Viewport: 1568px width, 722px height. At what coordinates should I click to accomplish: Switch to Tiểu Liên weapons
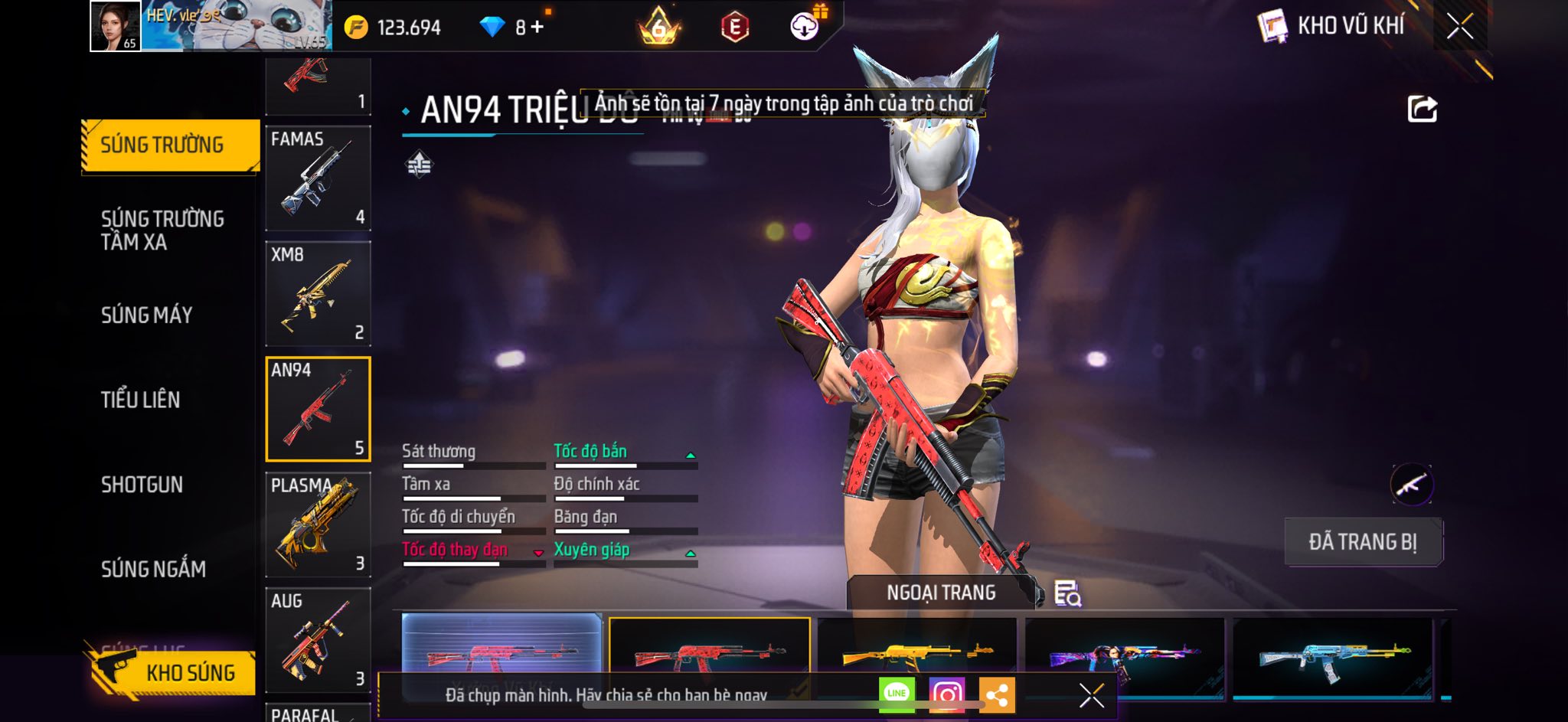point(140,400)
